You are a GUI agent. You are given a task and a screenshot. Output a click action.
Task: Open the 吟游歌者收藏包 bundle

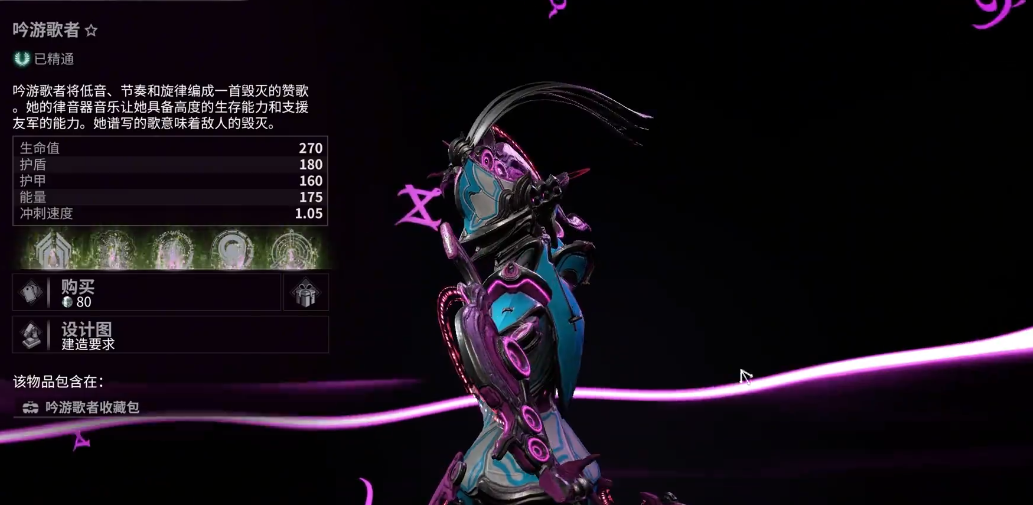92,407
